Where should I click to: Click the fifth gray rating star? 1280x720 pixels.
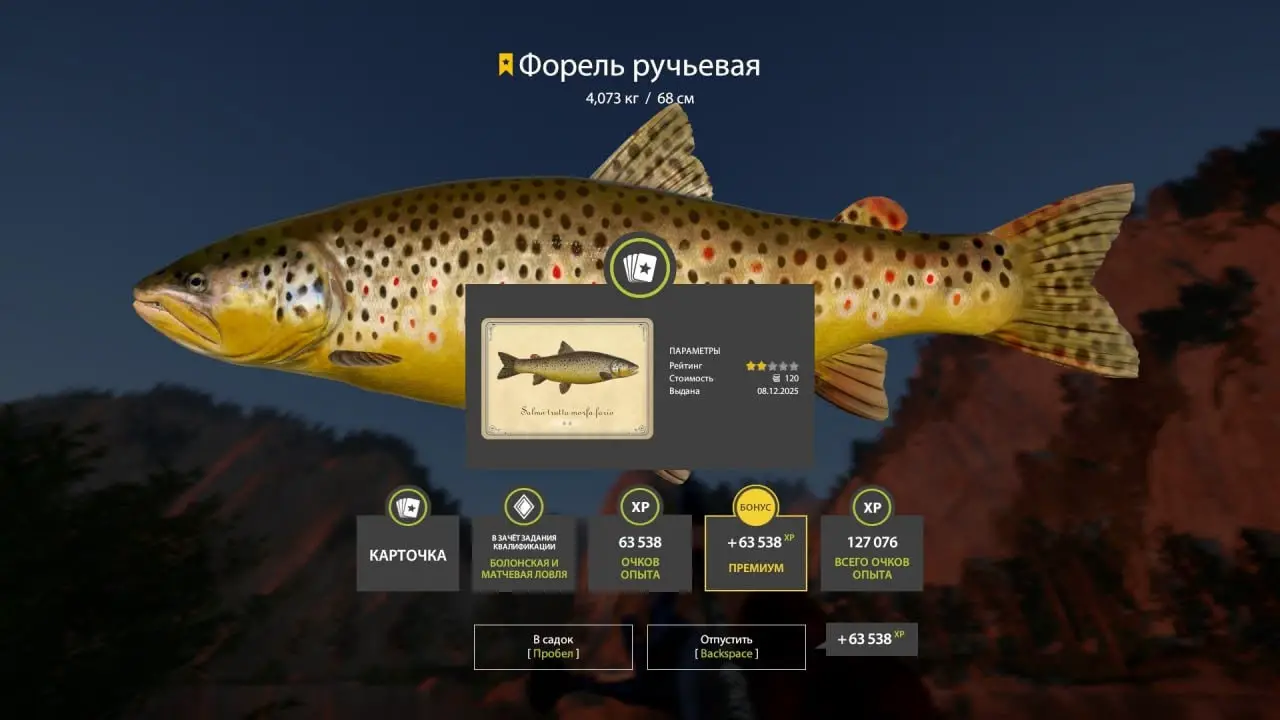794,366
